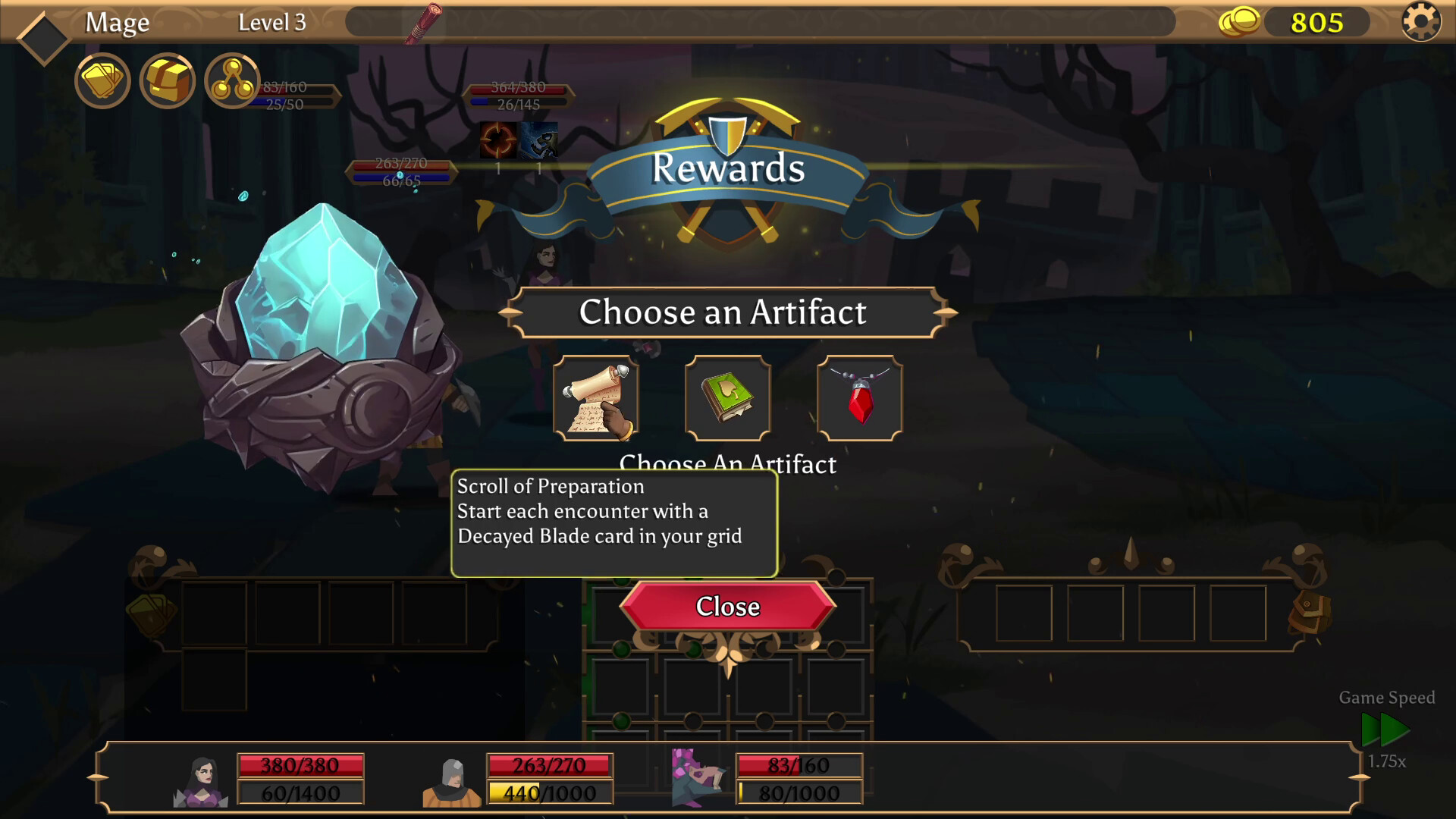Image resolution: width=1456 pixels, height=819 pixels.
Task: Click the gold coin currency icon
Action: pyautogui.click(x=1242, y=22)
